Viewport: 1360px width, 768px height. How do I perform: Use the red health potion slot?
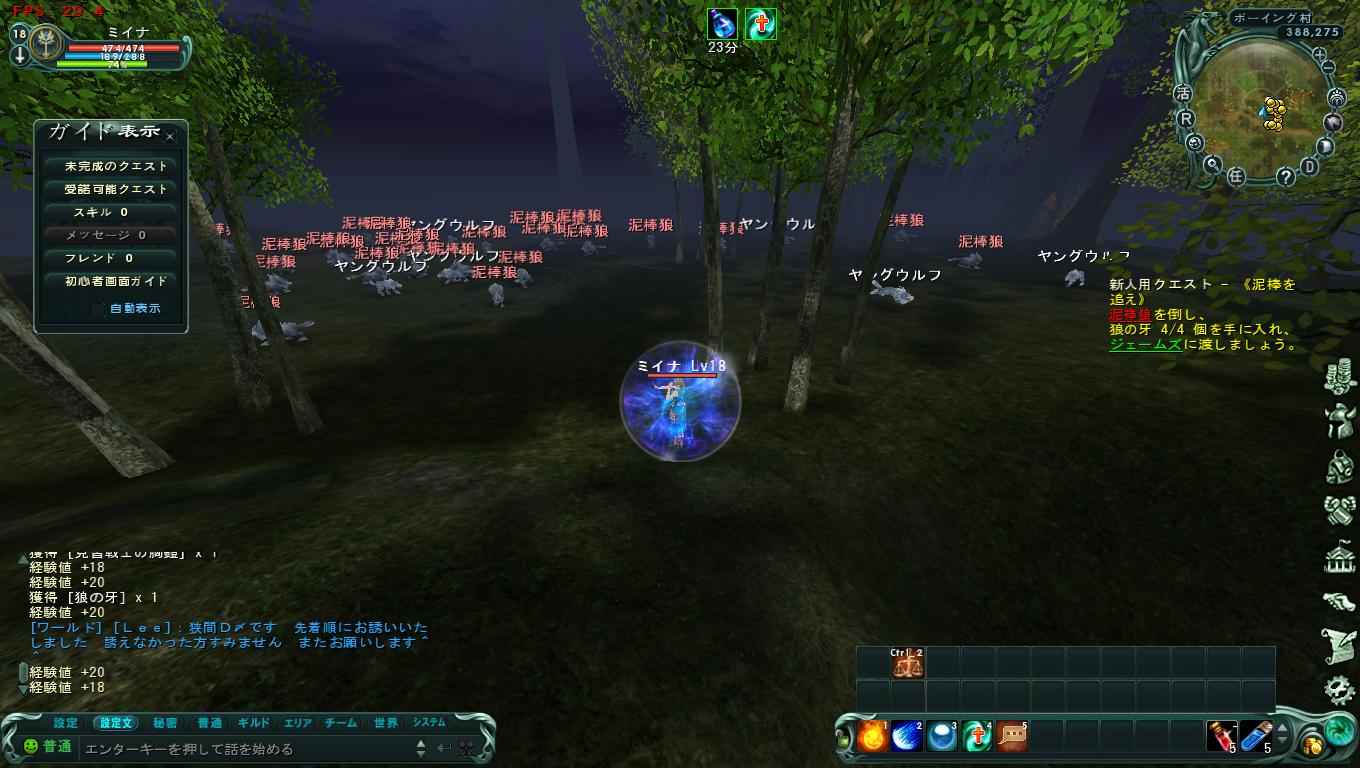coord(1220,737)
